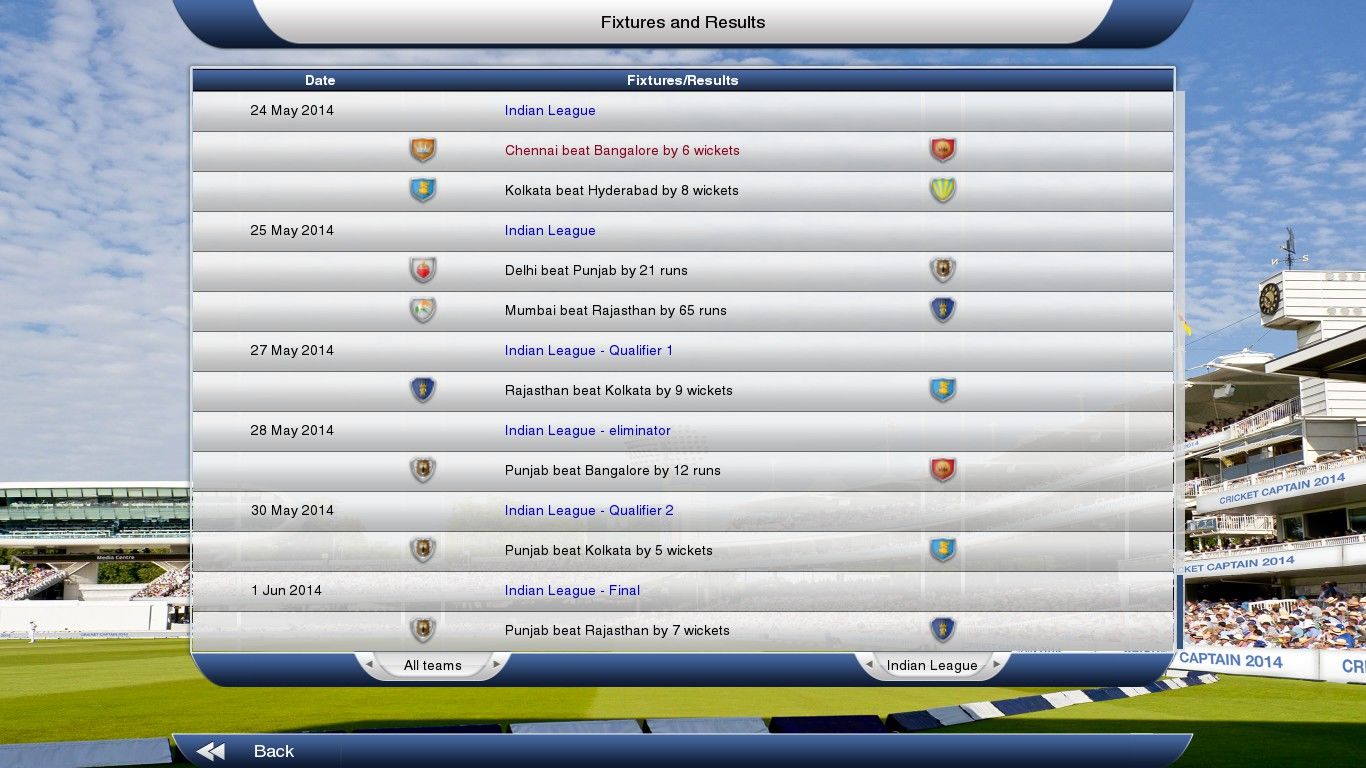View Punjab beat Rajasthan by 7 wickets
The height and width of the screenshot is (768, 1366).
pyautogui.click(x=617, y=631)
